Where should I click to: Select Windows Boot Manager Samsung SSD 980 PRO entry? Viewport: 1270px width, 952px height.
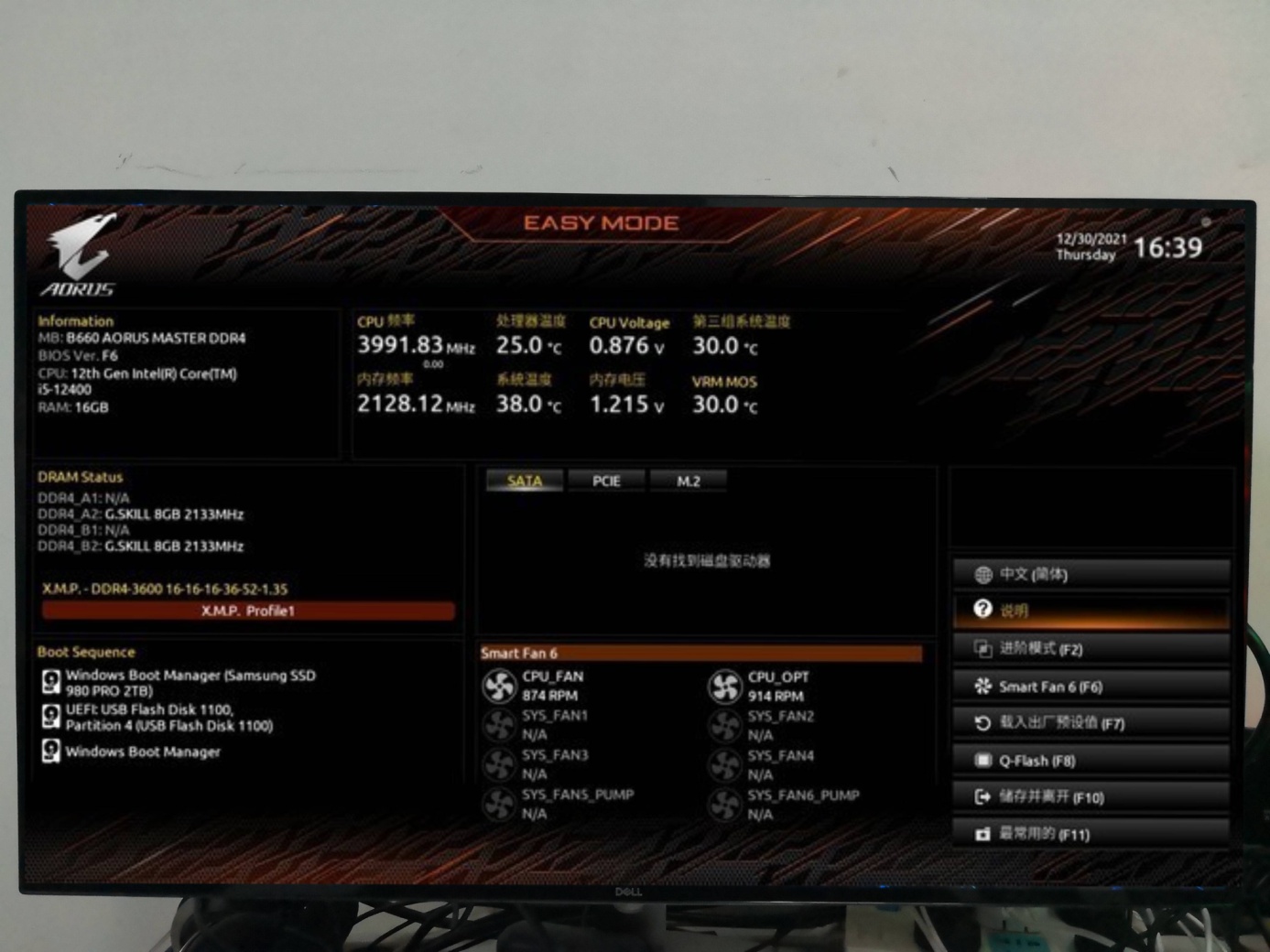click(190, 683)
